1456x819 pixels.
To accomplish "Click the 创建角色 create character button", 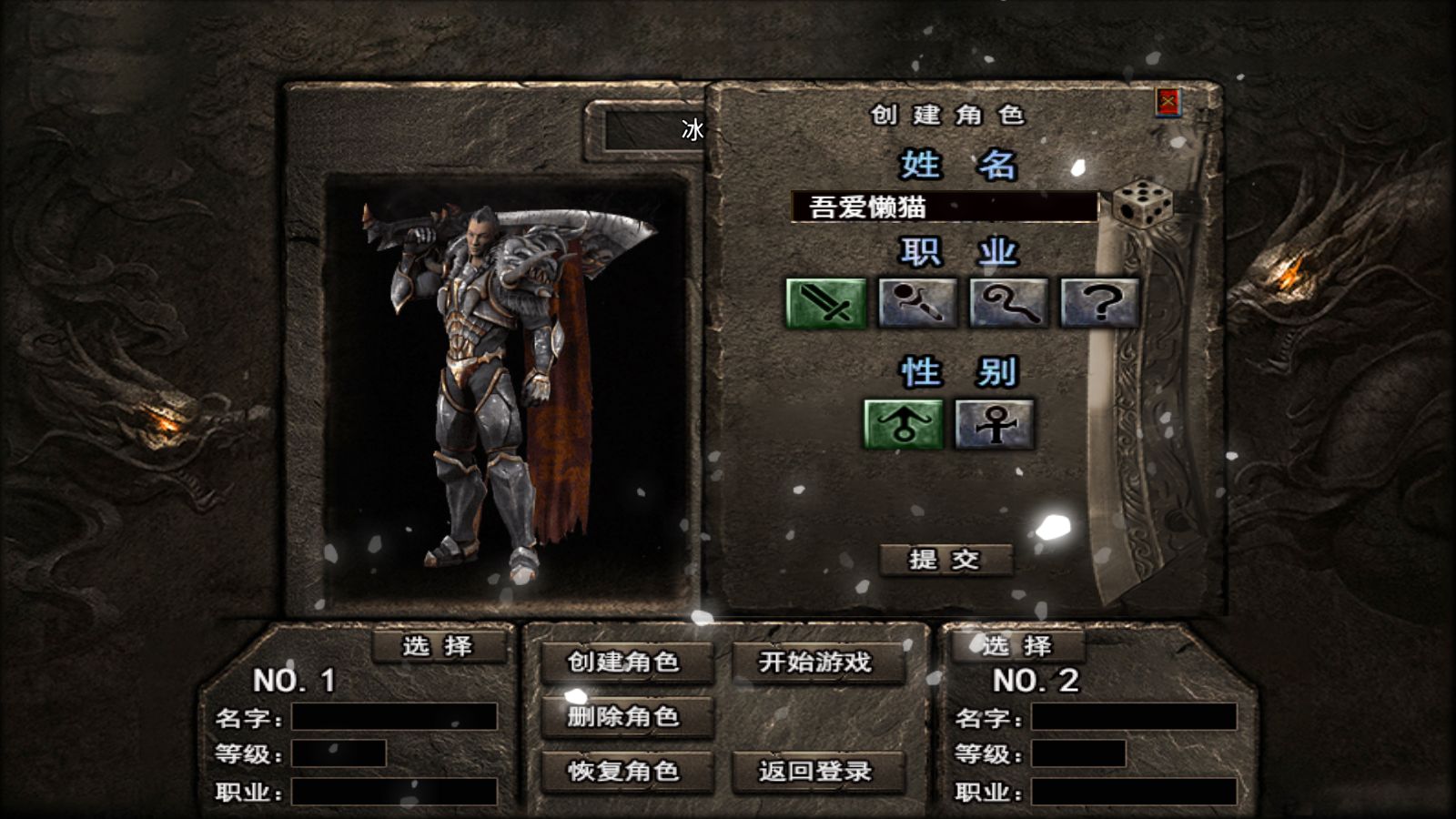I will [624, 662].
